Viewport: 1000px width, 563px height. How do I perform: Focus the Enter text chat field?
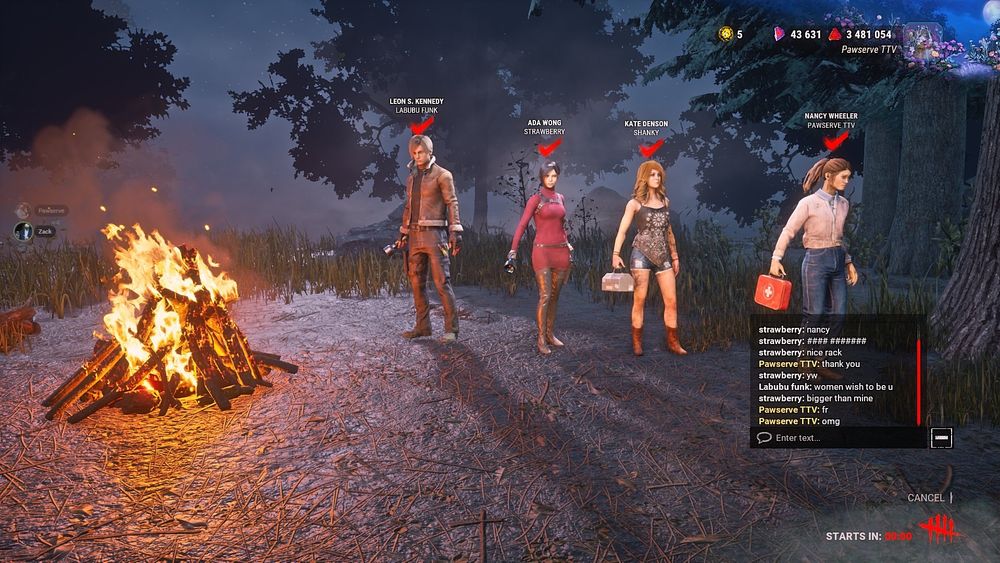tap(840, 438)
